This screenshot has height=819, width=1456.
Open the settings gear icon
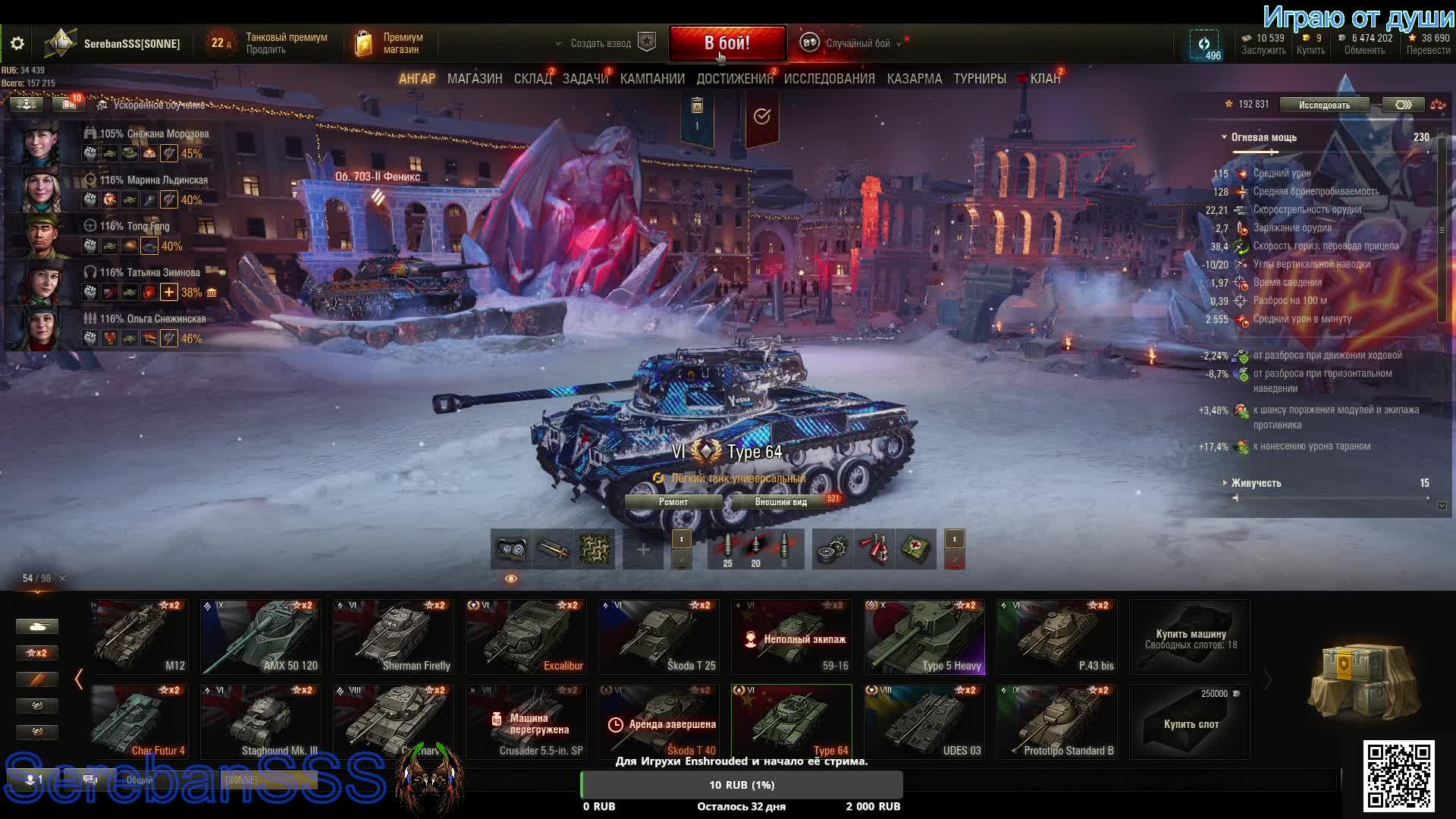coord(17,44)
